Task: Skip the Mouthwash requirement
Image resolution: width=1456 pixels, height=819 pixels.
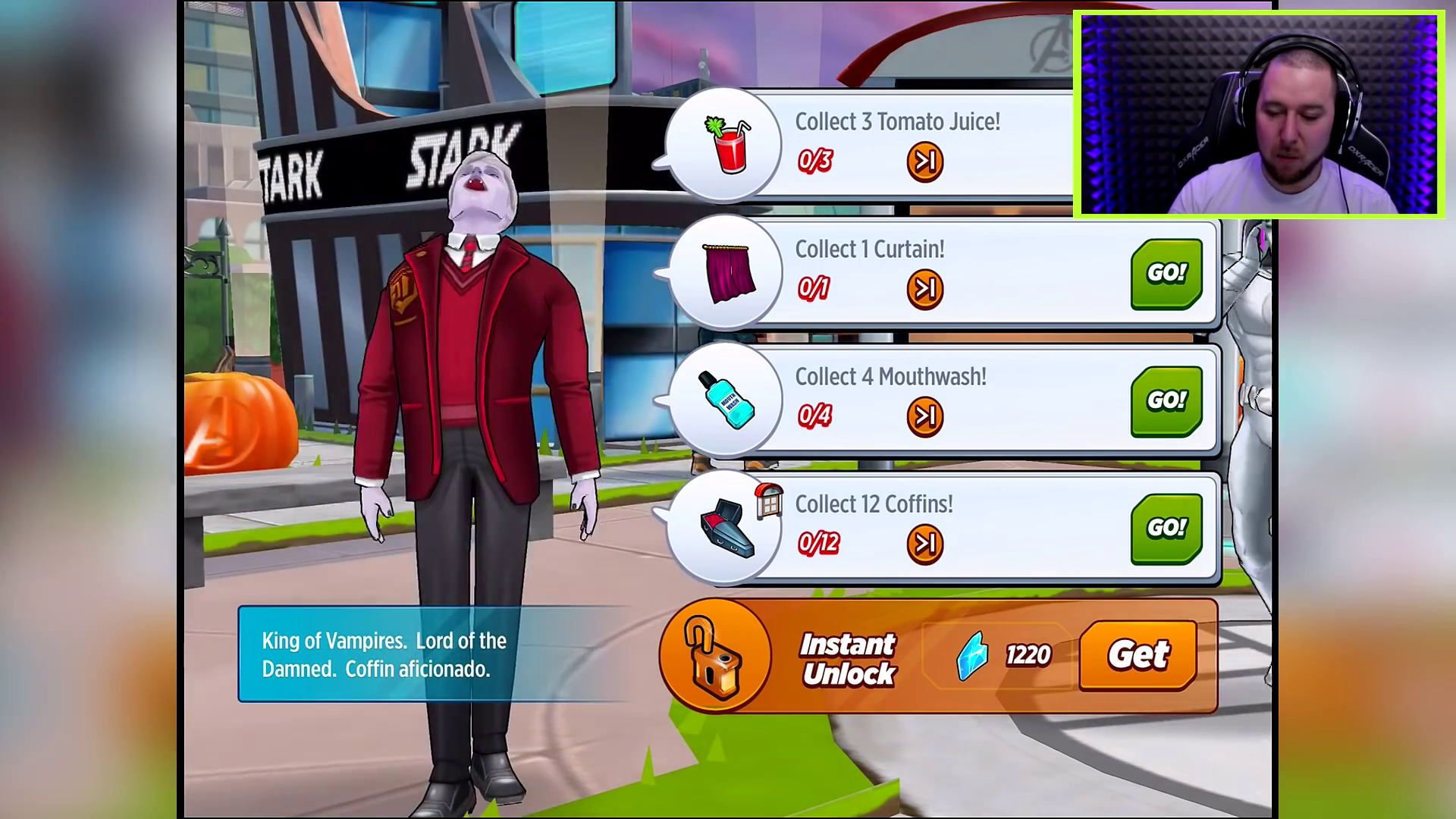Action: [924, 416]
